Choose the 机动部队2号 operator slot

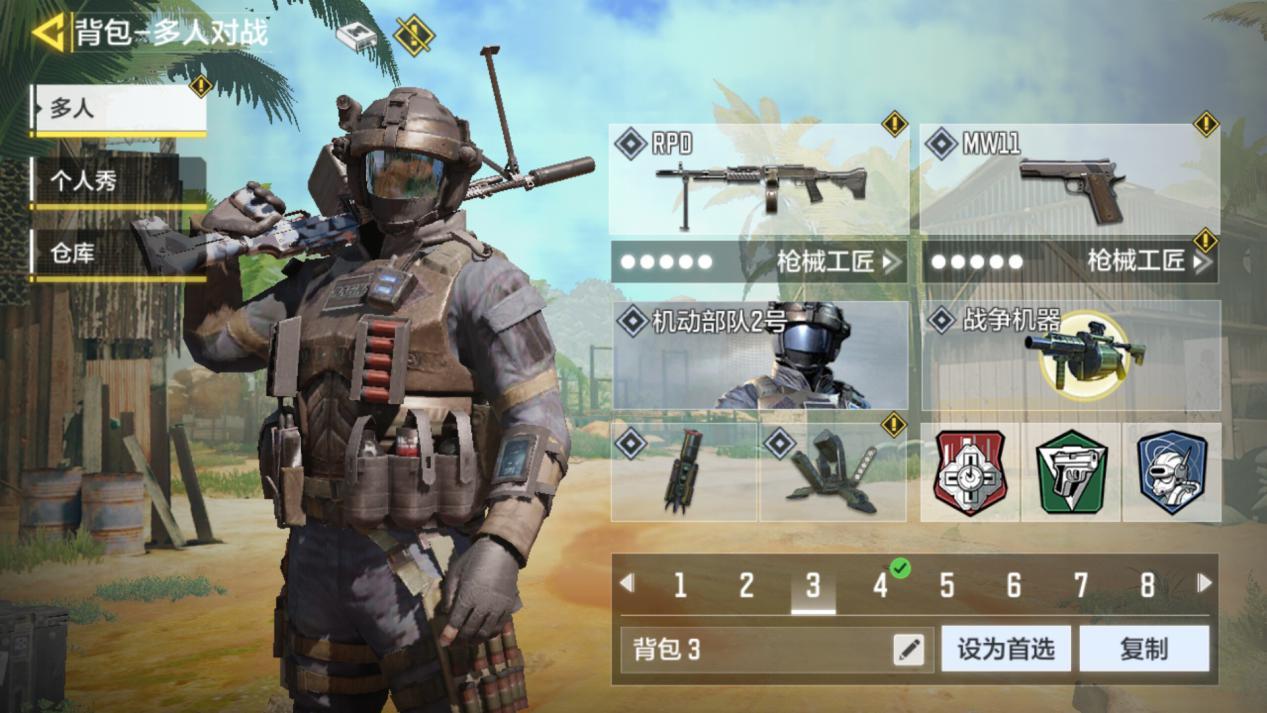click(x=759, y=356)
